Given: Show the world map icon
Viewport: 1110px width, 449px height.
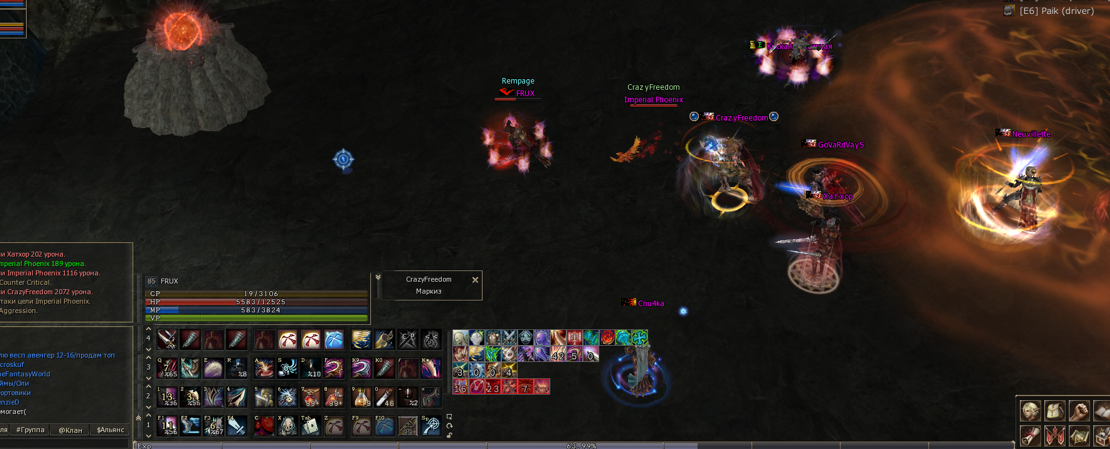Looking at the screenshot, I should [x=1078, y=436].
